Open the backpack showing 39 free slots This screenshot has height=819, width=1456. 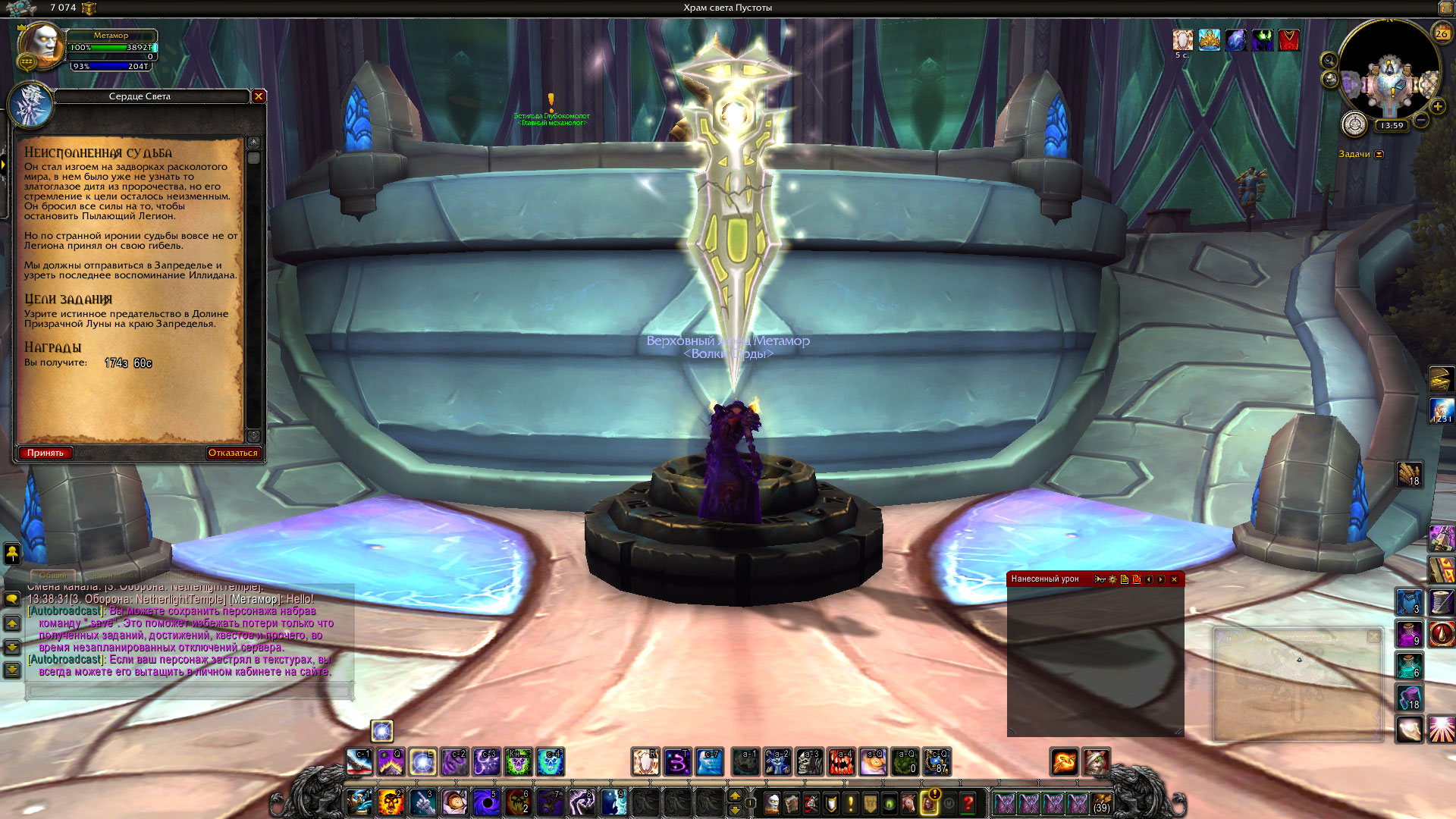1101,802
